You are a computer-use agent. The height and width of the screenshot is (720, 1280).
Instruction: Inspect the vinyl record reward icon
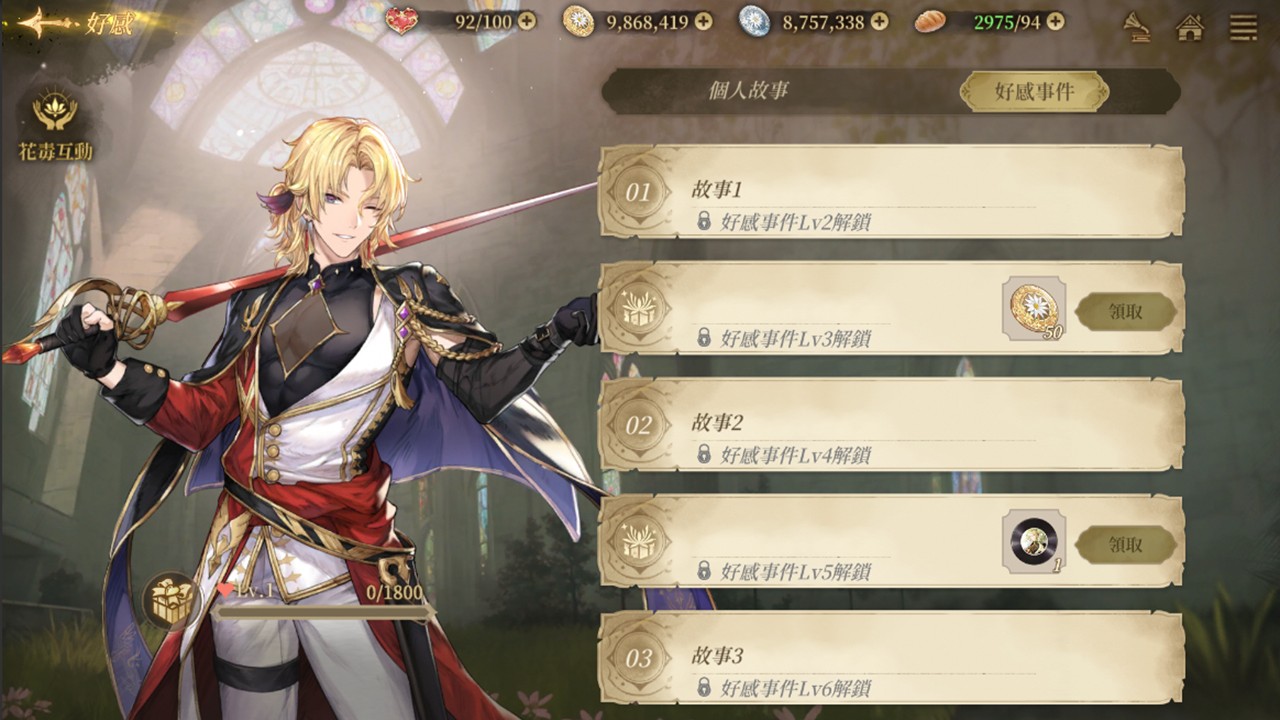pos(1033,541)
